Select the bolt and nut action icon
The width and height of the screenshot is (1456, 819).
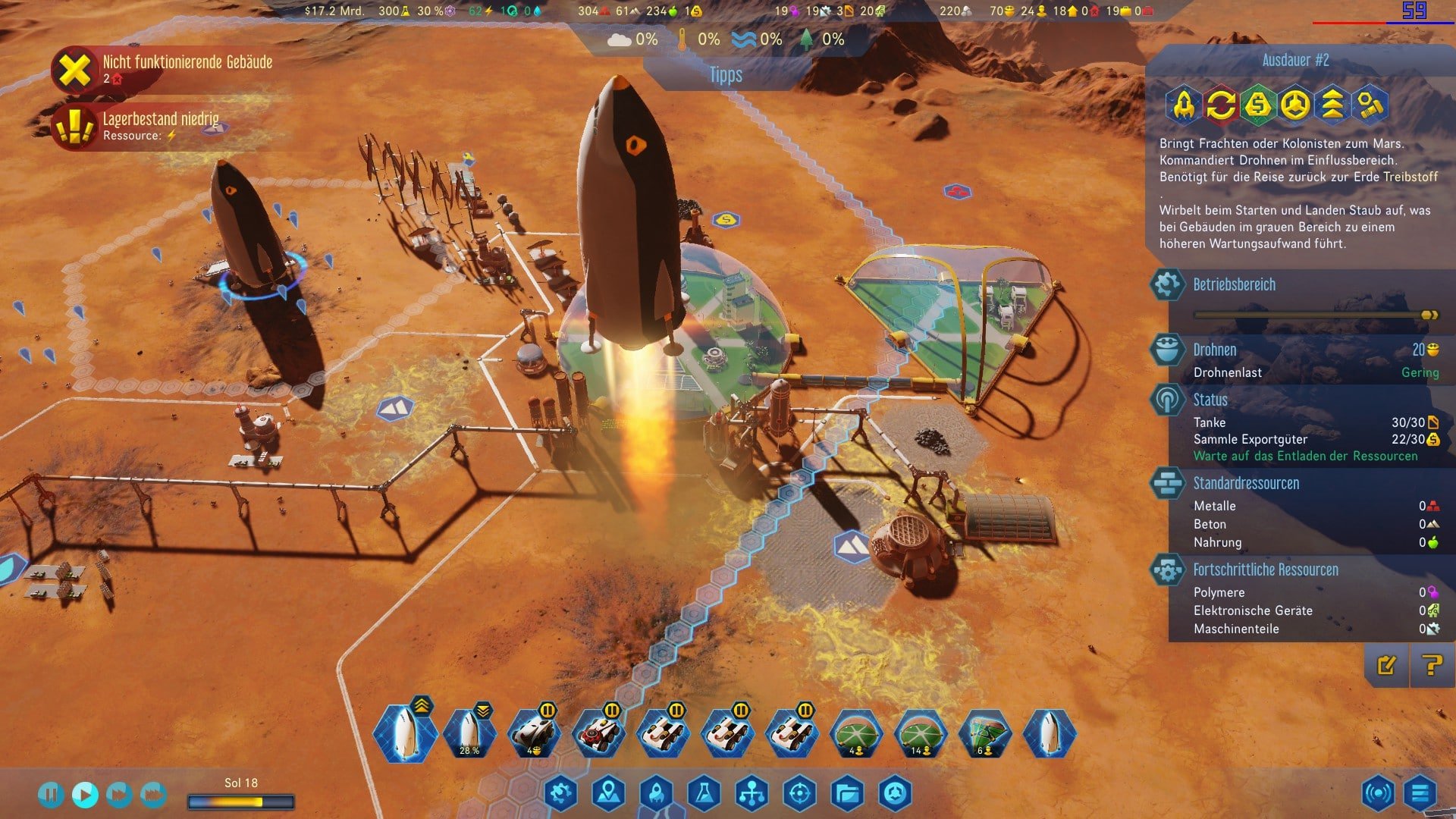pyautogui.click(x=1370, y=105)
